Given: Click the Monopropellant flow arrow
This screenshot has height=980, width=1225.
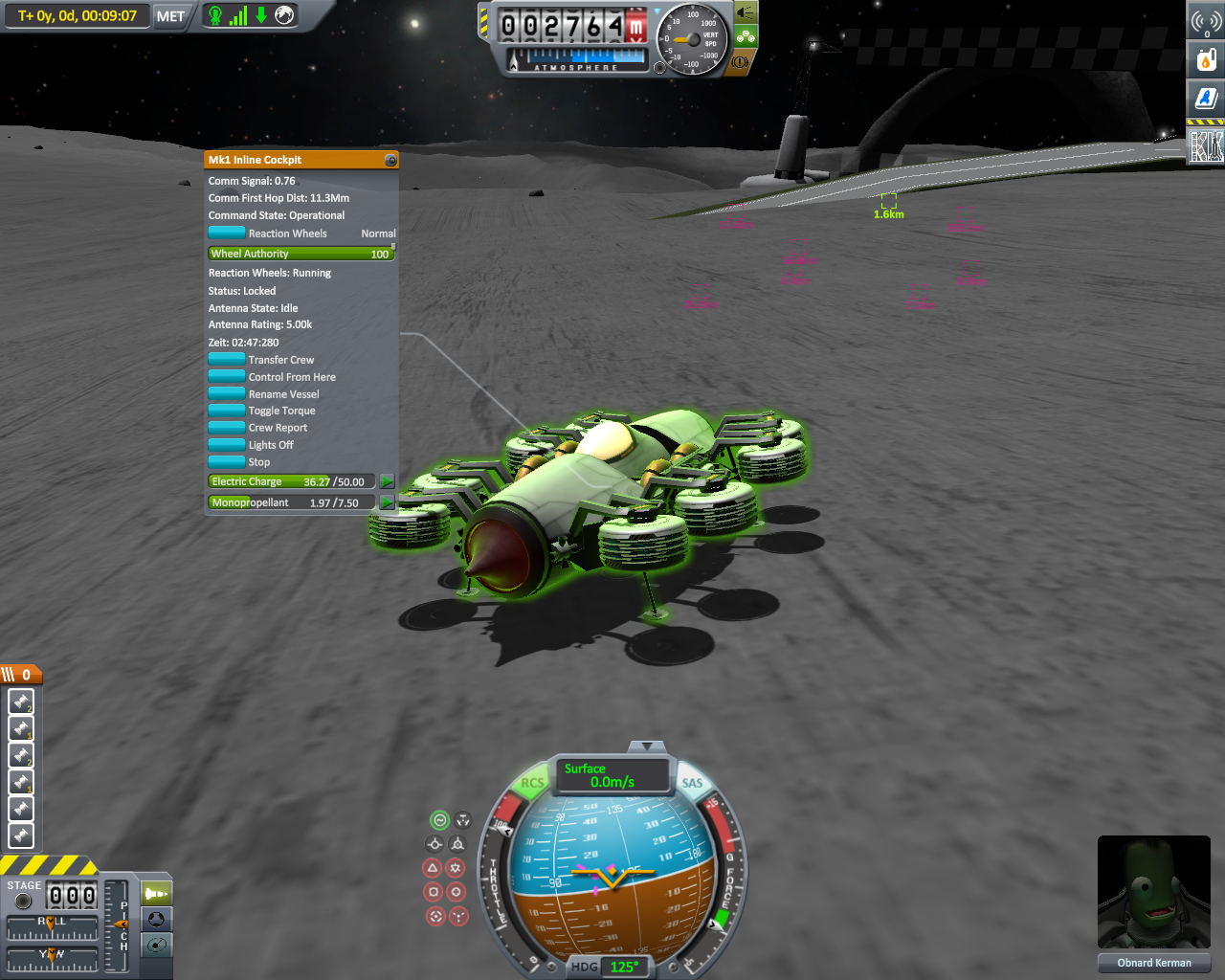Looking at the screenshot, I should point(387,502).
